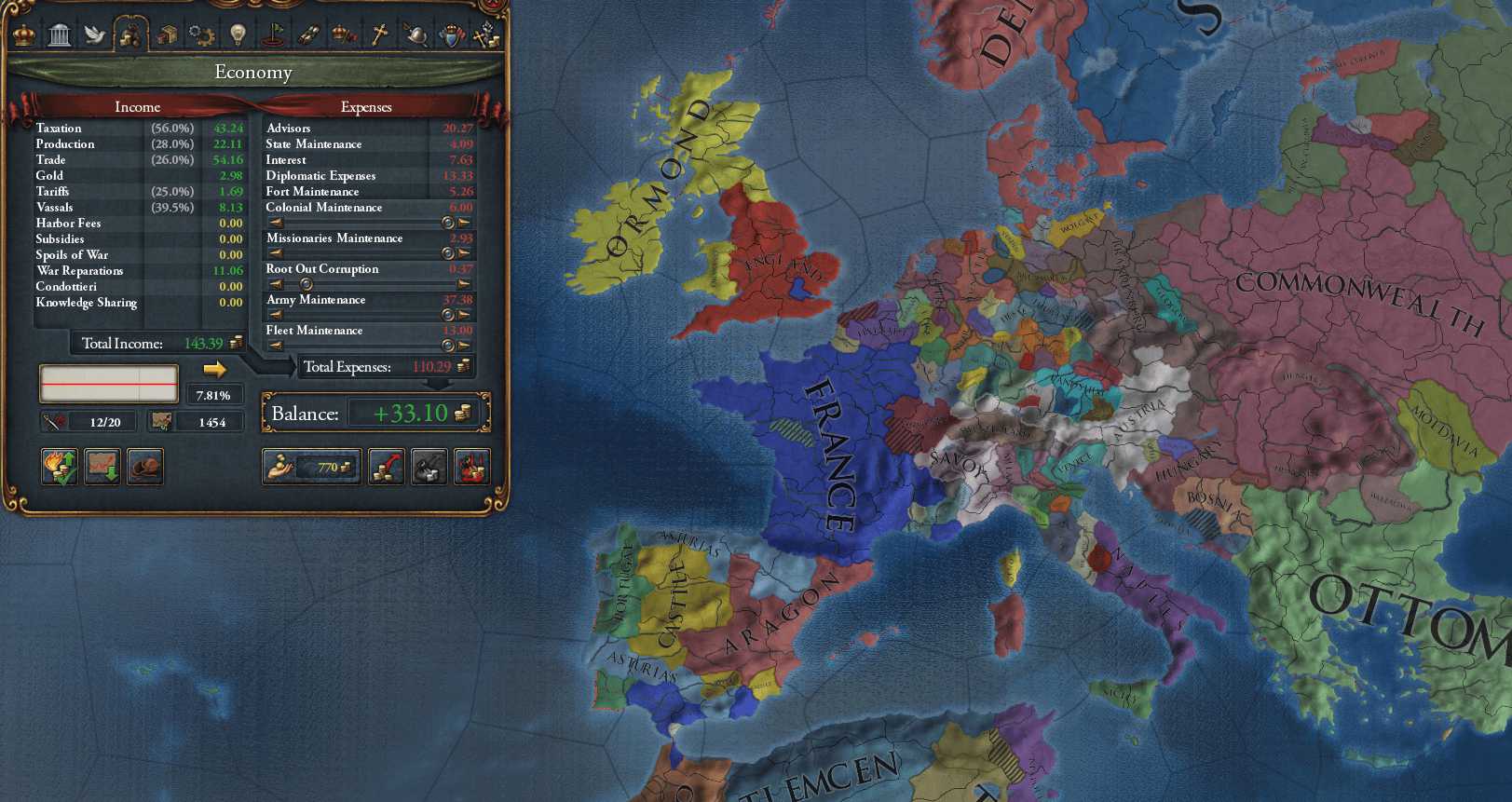
Task: Lower Colonial Maintenance with its left arrow
Action: coord(276,223)
